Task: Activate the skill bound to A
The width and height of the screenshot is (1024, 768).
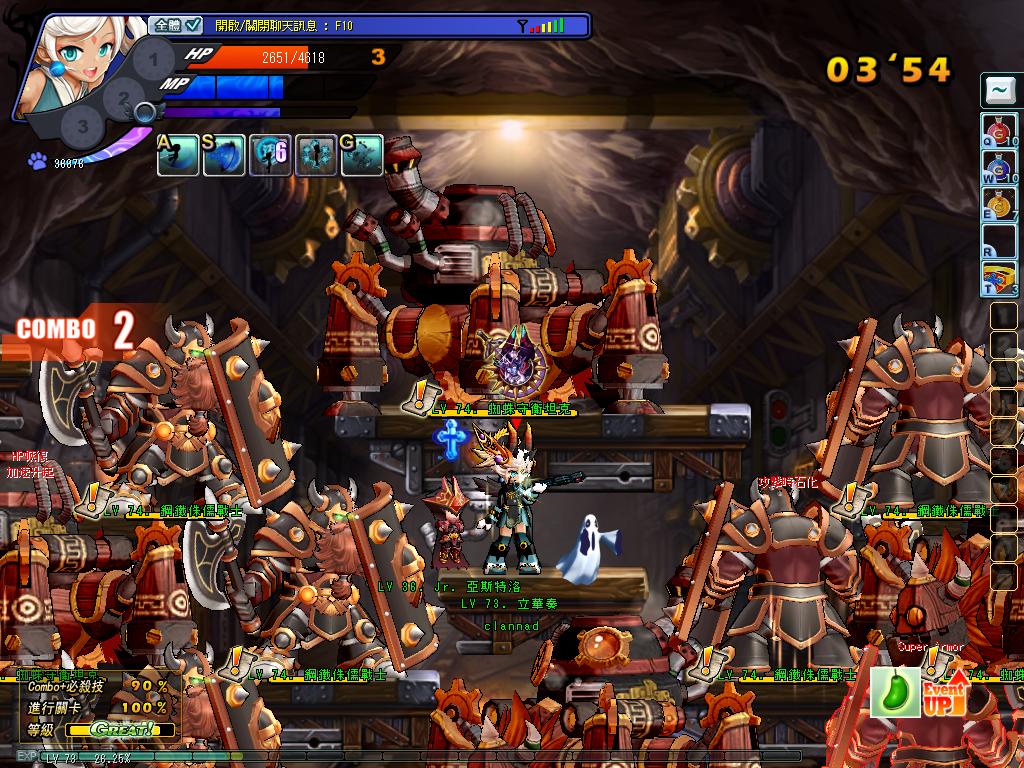Action: pos(177,155)
